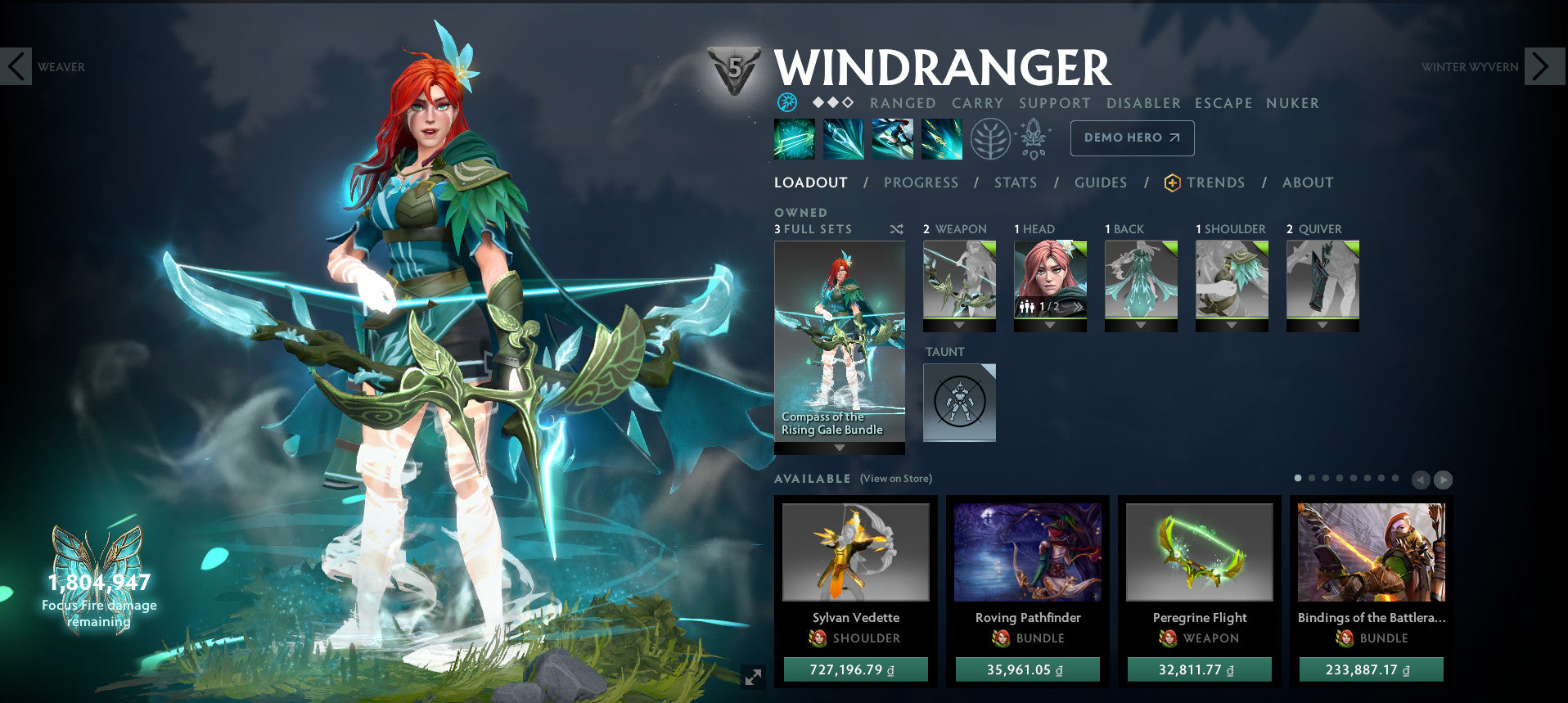Image resolution: width=1568 pixels, height=703 pixels.
Task: Shuffle the equipped full sets
Action: (895, 230)
